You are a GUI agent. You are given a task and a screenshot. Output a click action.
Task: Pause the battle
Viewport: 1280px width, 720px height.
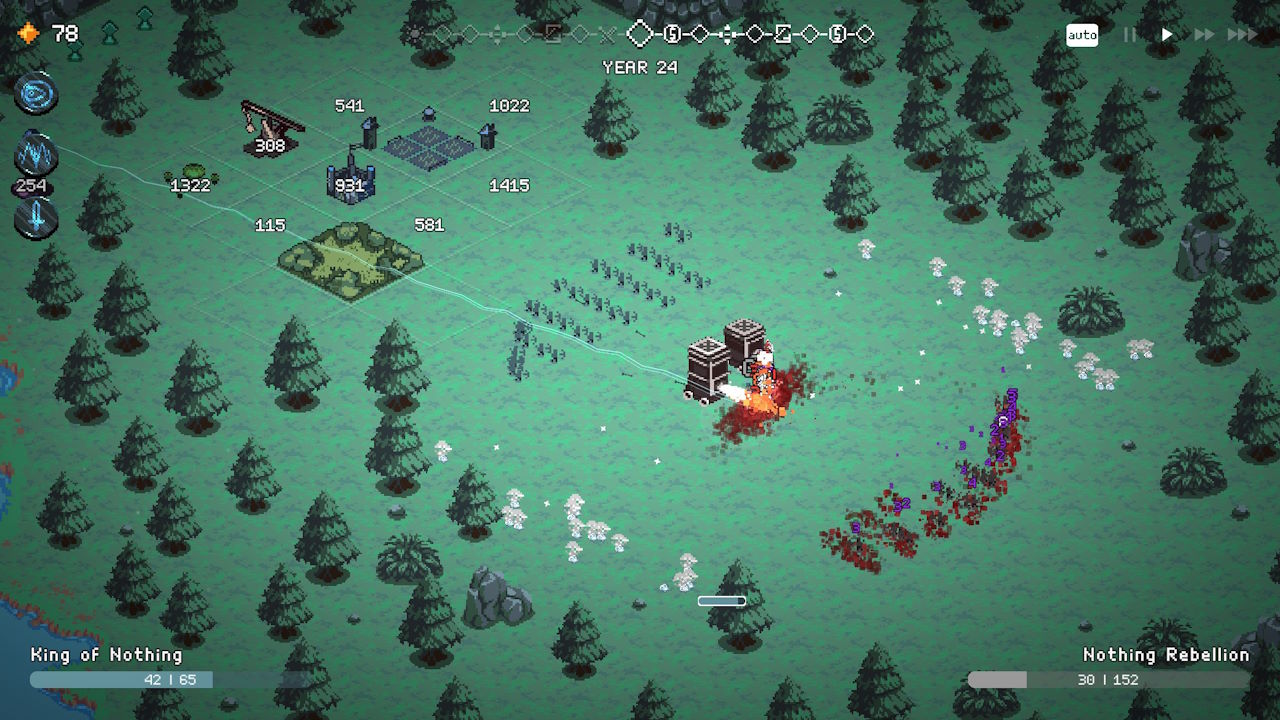pos(1130,35)
